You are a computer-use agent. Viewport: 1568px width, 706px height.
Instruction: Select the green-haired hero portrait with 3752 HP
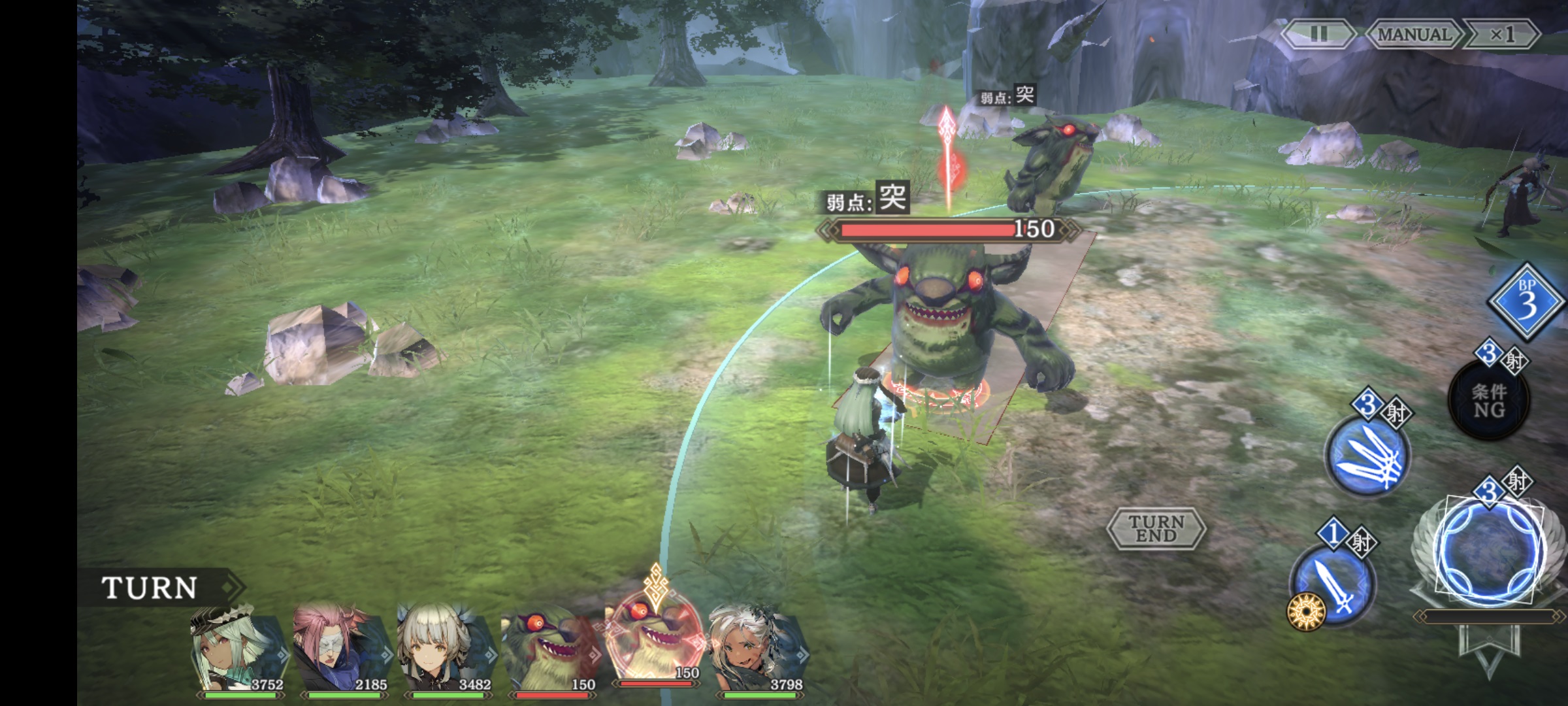pos(238,649)
